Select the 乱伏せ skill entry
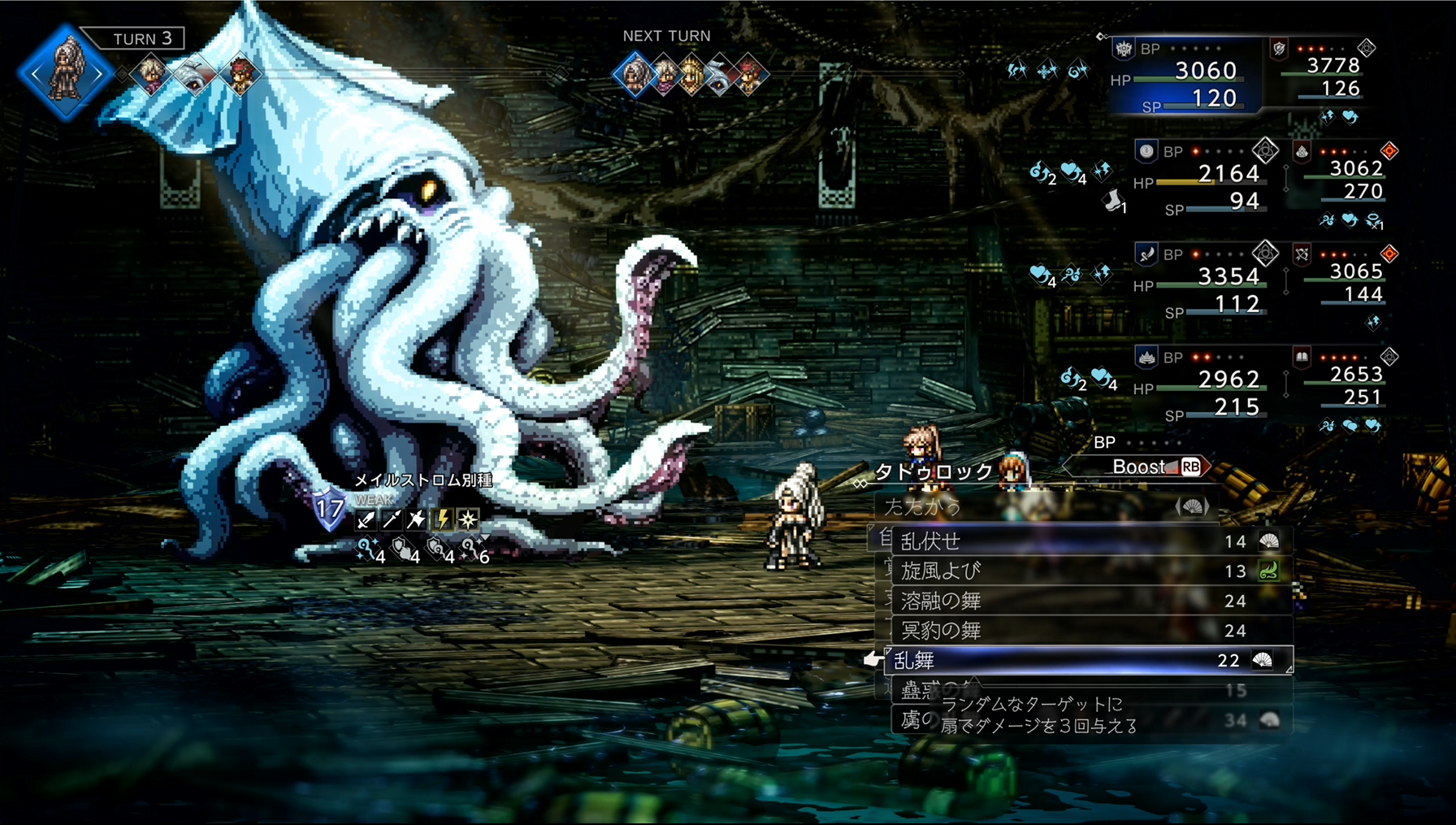The image size is (1456, 825). pyautogui.click(x=1089, y=541)
